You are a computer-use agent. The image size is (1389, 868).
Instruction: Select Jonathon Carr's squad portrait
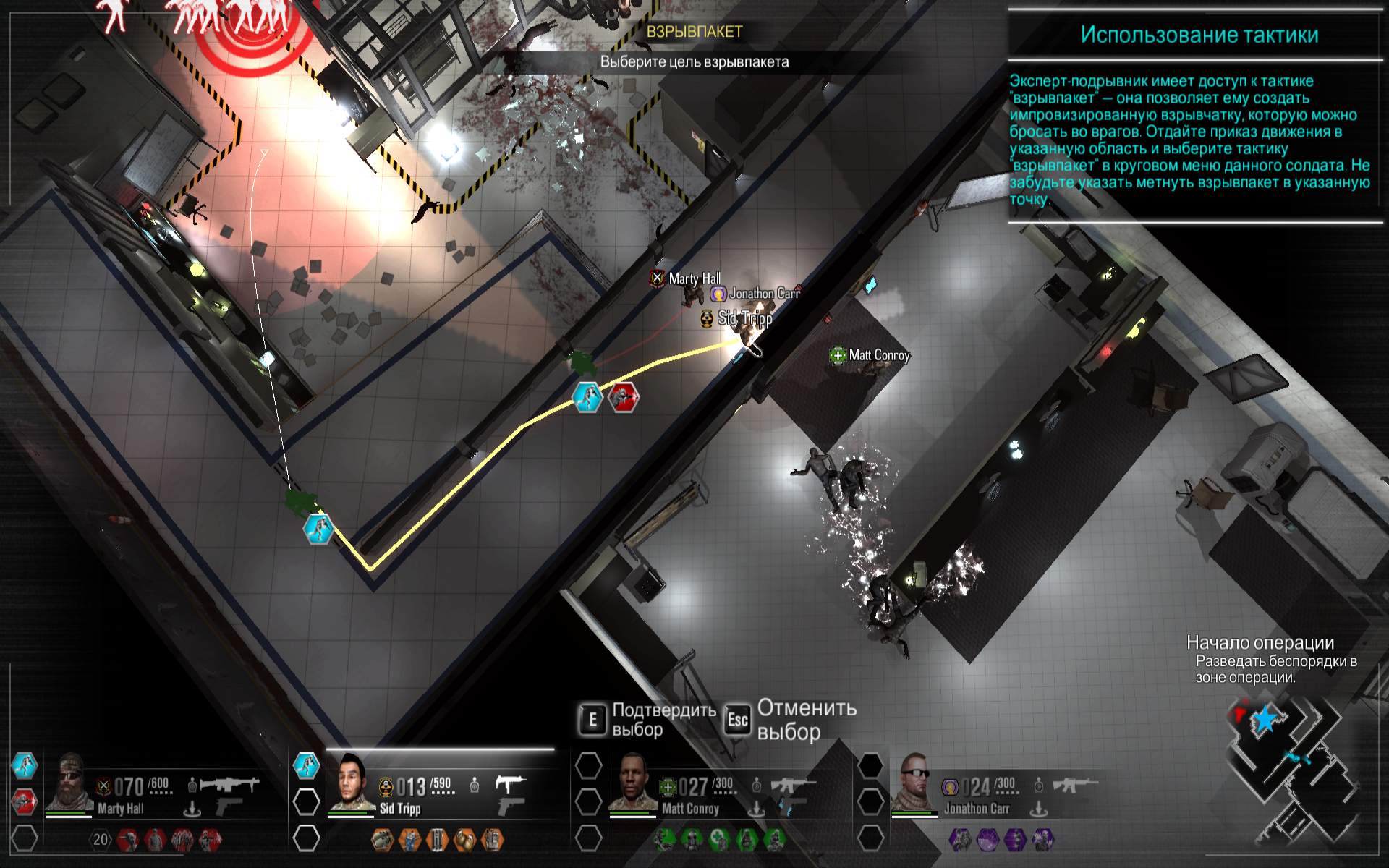(913, 784)
